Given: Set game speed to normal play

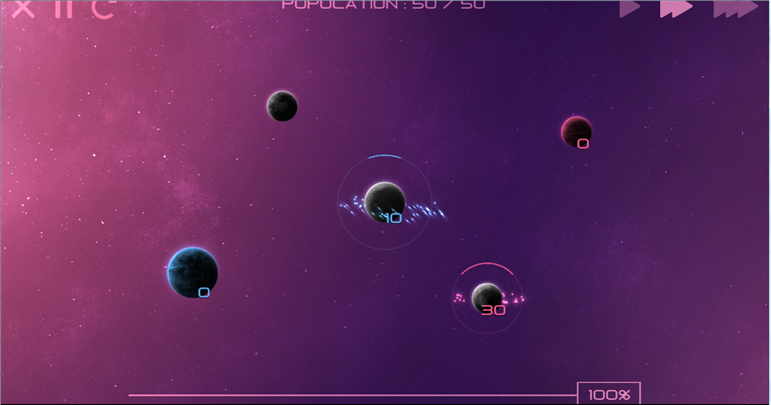Looking at the screenshot, I should tap(629, 8).
